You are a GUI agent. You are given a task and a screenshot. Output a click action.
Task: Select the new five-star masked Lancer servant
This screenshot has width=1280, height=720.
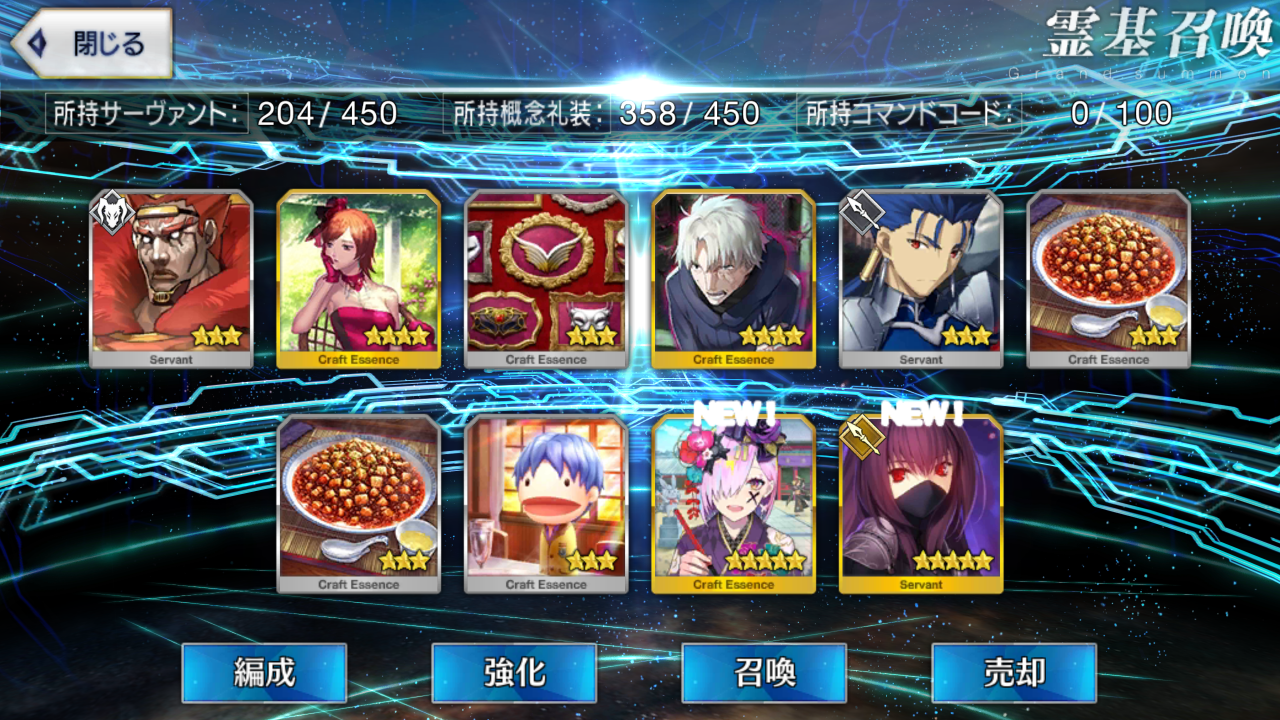[x=921, y=504]
